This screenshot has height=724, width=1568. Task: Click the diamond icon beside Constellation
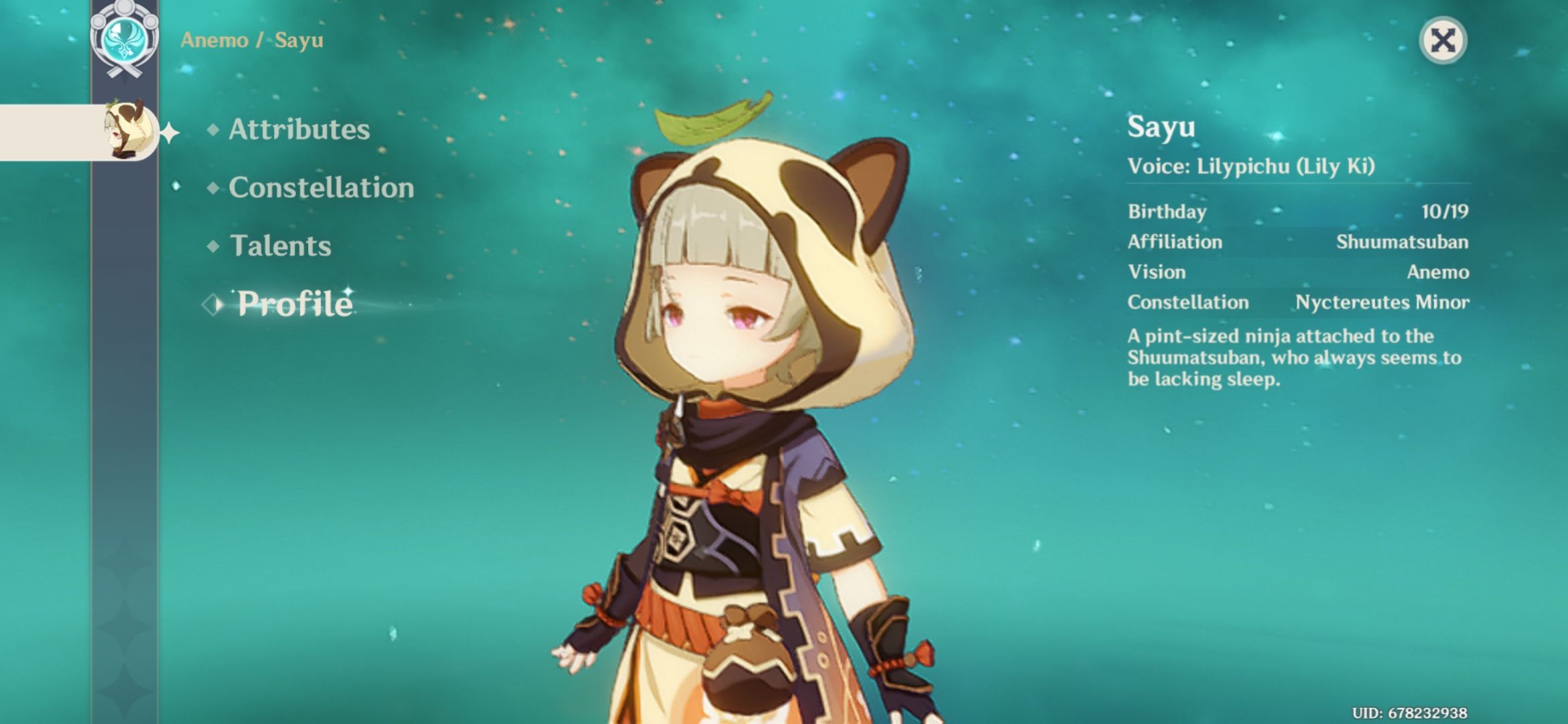tap(212, 189)
